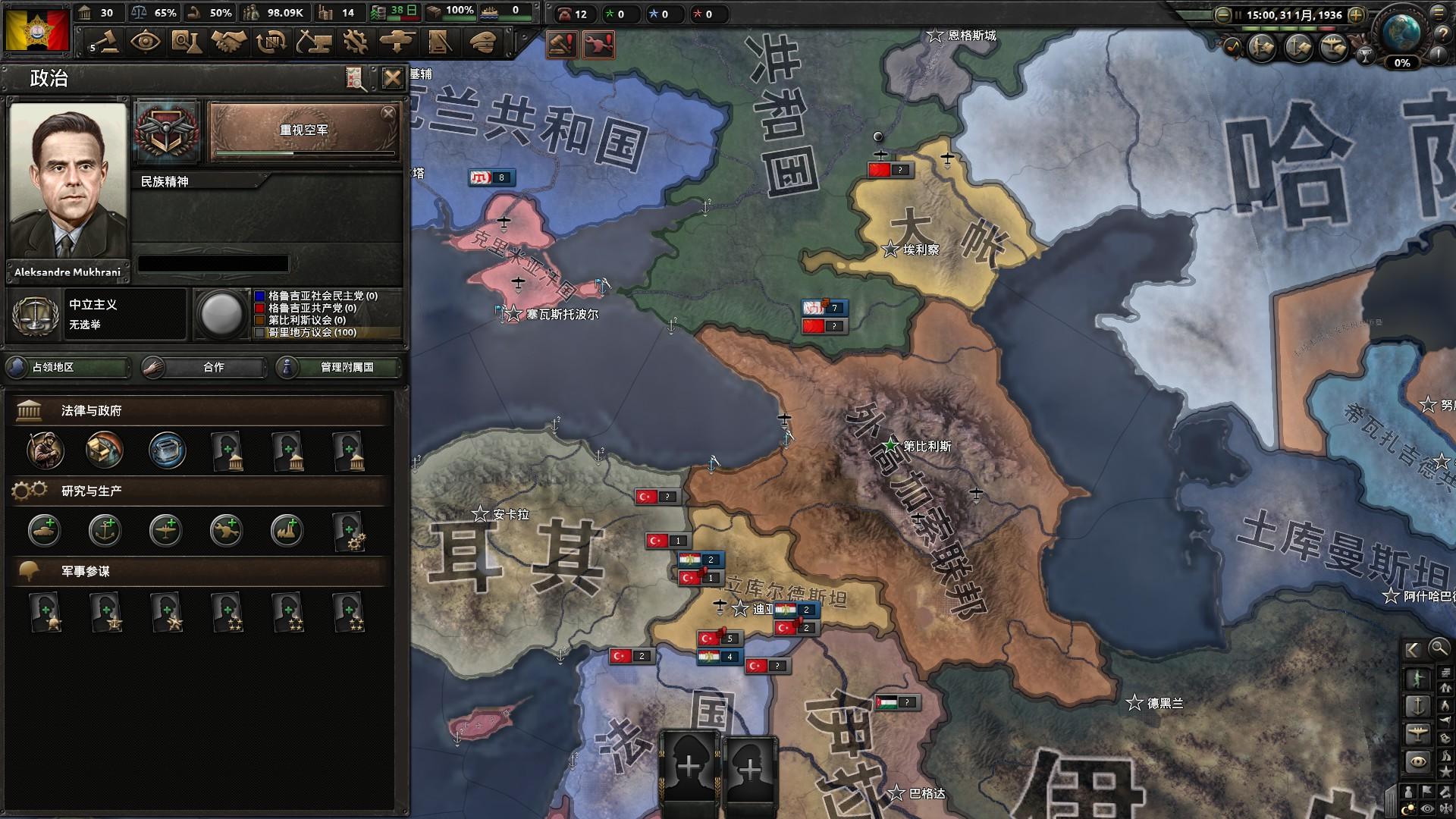The image size is (1456, 819).
Task: Open the 重视空军 national focus
Action: coord(304,131)
